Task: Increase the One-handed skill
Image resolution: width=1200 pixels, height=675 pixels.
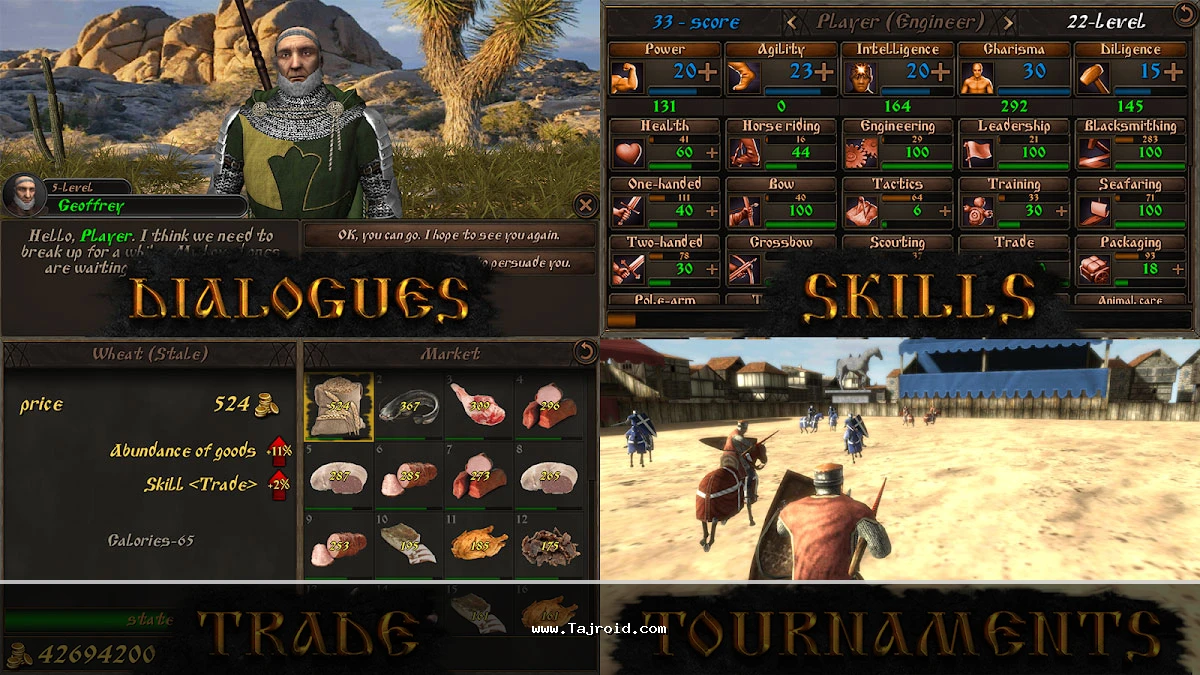Action: [712, 211]
